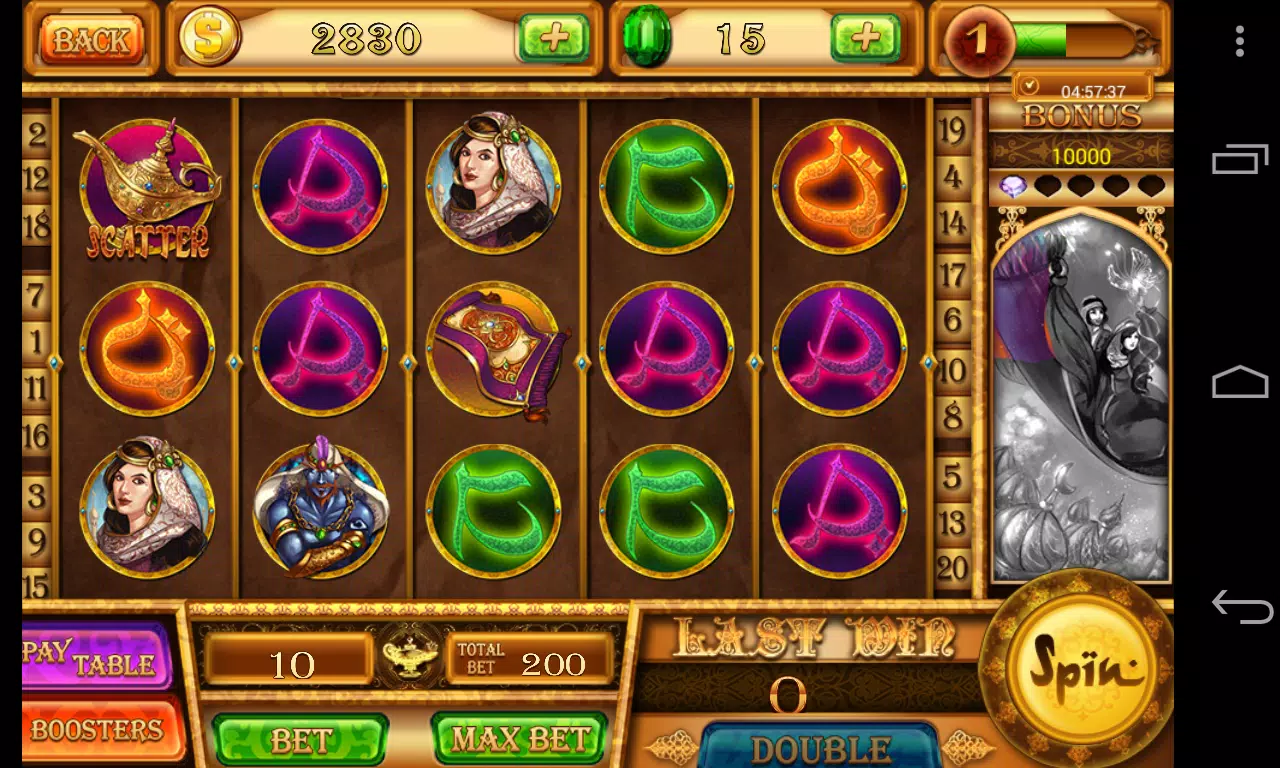Screen dimensions: 1280x768
Task: Tap the Android back arrow
Action: pos(1241,606)
